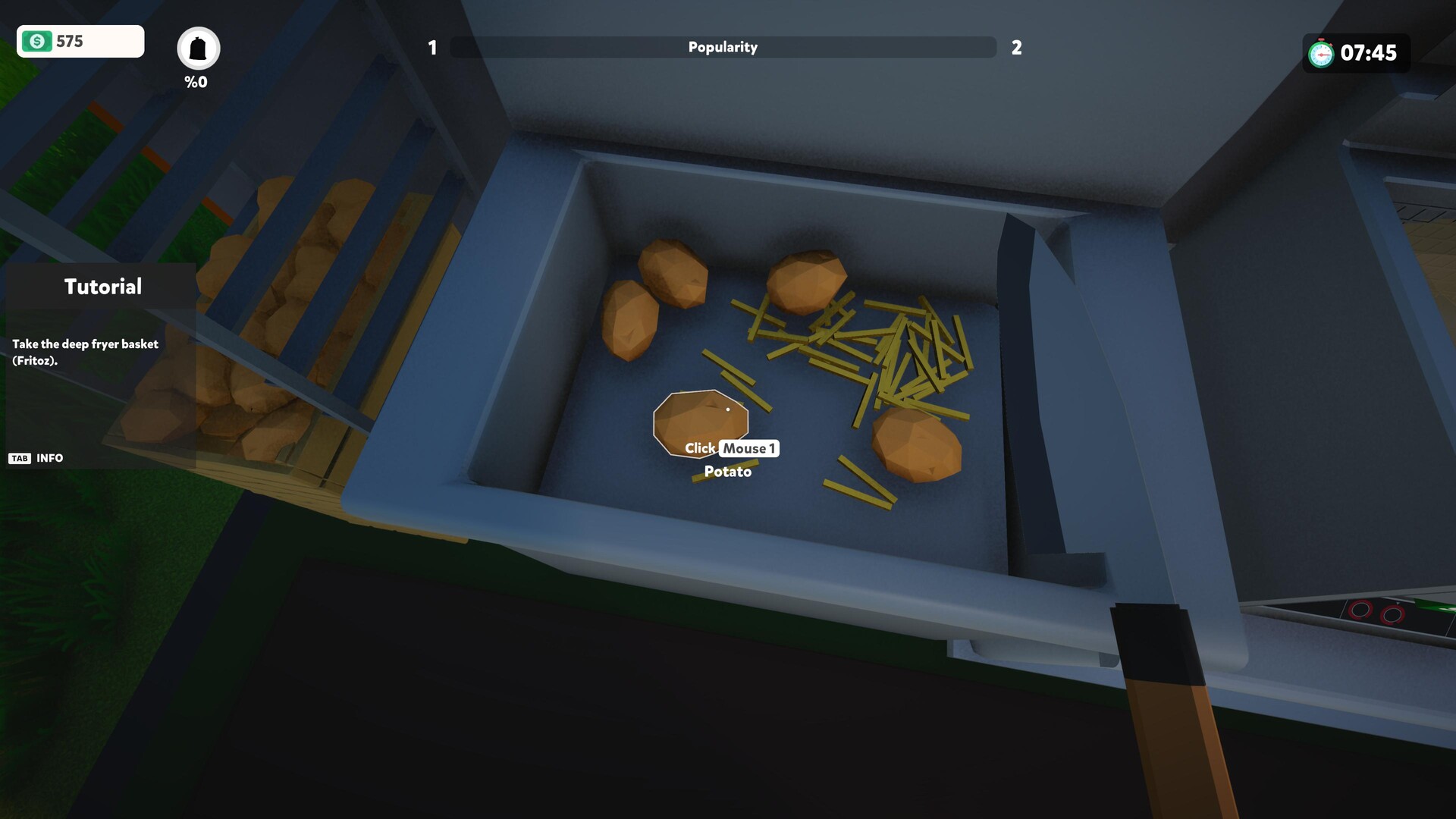1456x819 pixels.
Task: Click the trash bag icon
Action: click(198, 49)
